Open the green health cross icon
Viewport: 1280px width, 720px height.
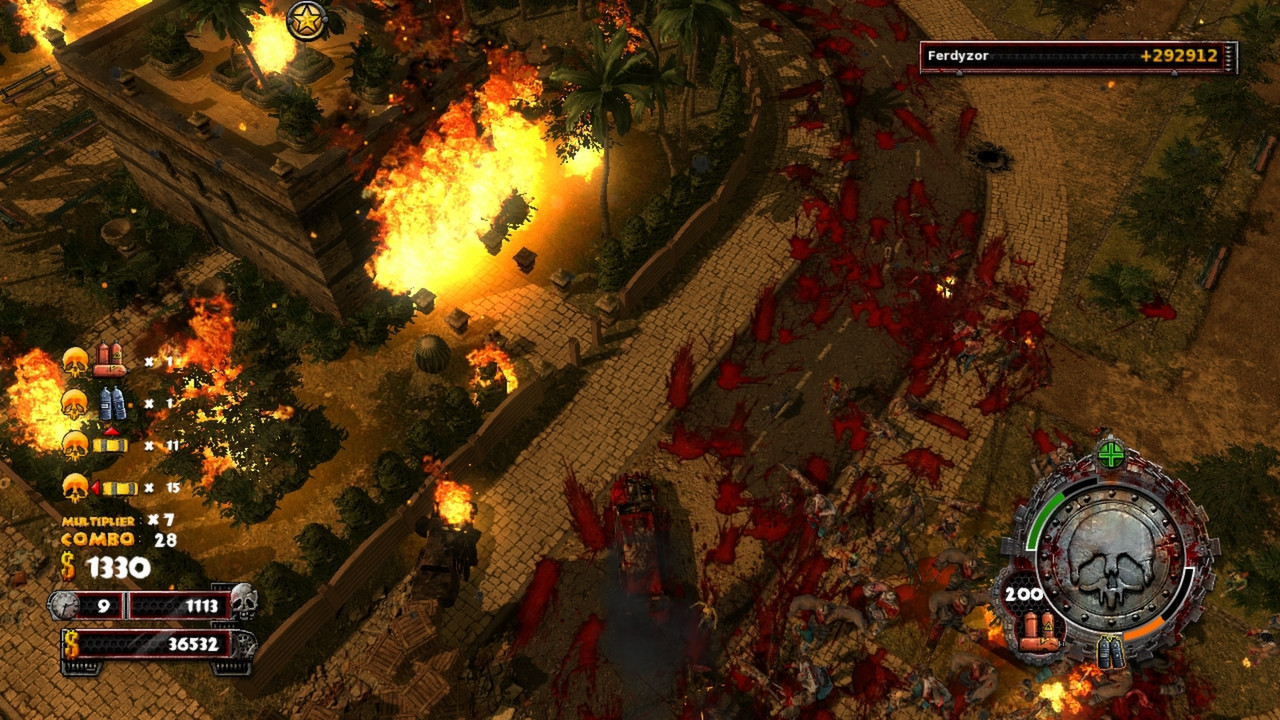pos(1110,455)
